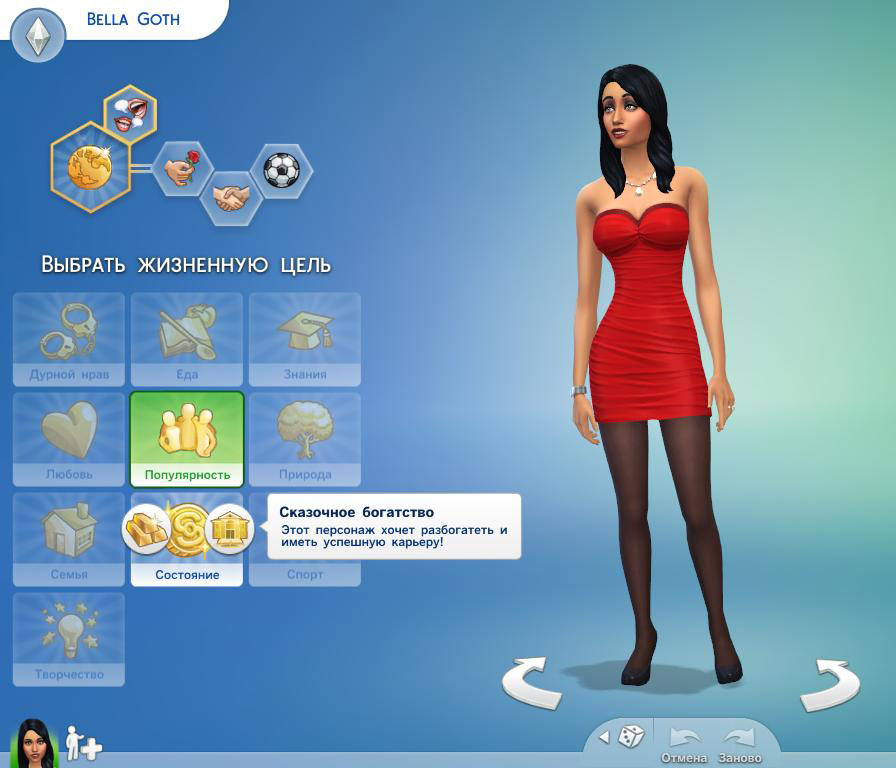Click the handshake trait hexagon
This screenshot has width=896, height=768.
coord(231,197)
